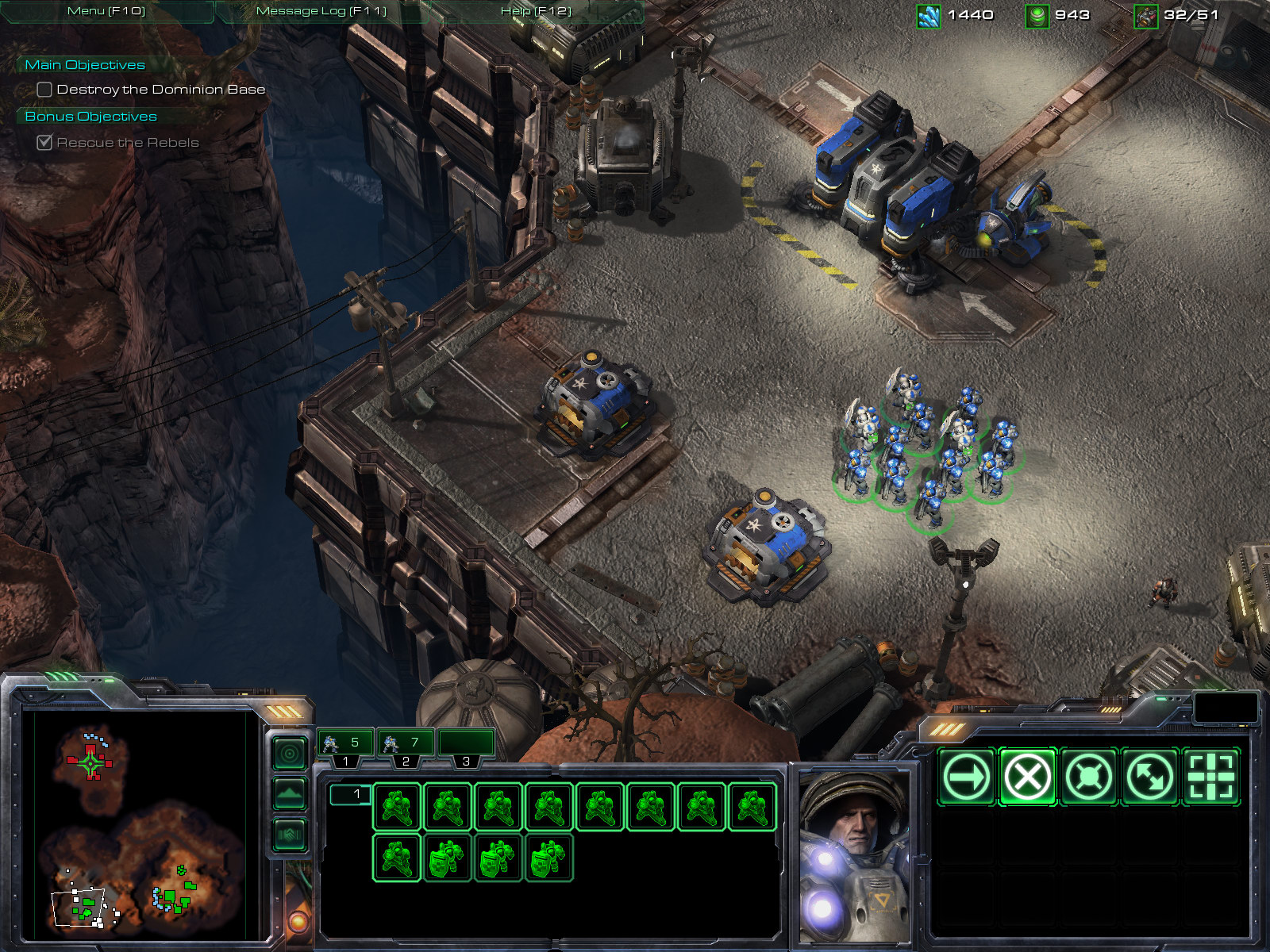Select selection page 1 tab
1270x952 pixels.
coord(349,794)
